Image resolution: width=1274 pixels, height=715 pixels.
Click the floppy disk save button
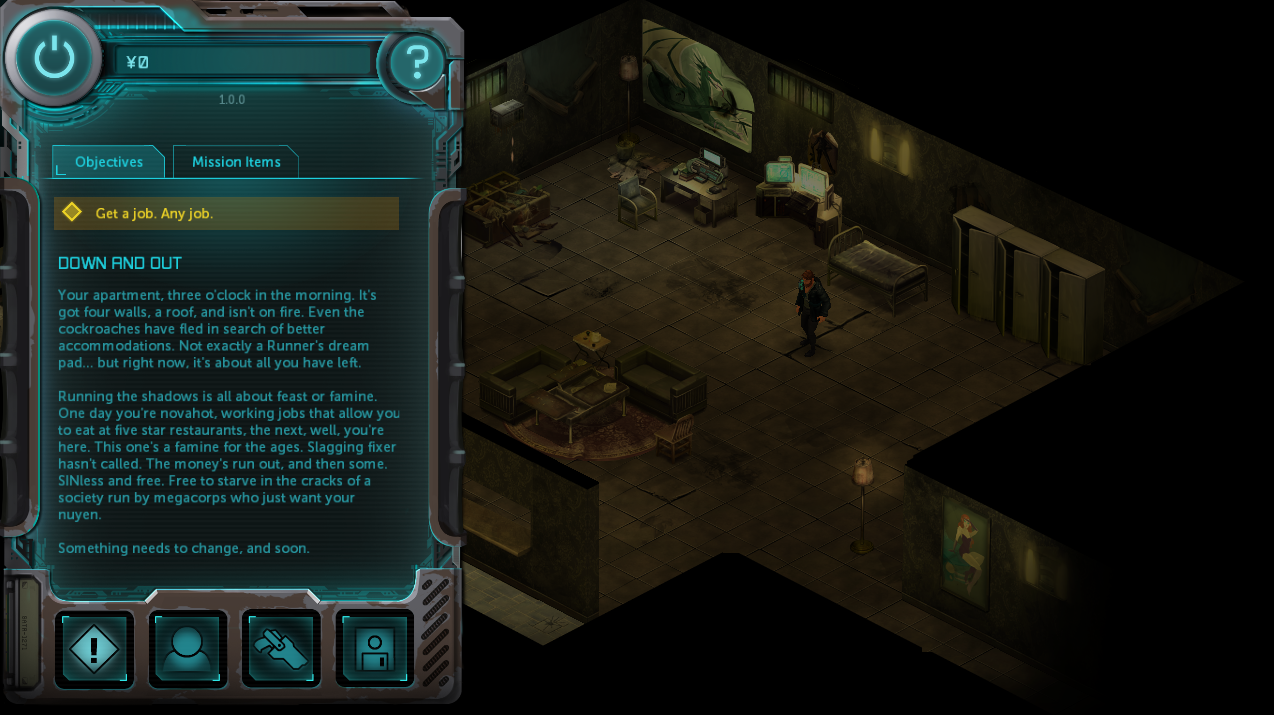click(x=375, y=649)
